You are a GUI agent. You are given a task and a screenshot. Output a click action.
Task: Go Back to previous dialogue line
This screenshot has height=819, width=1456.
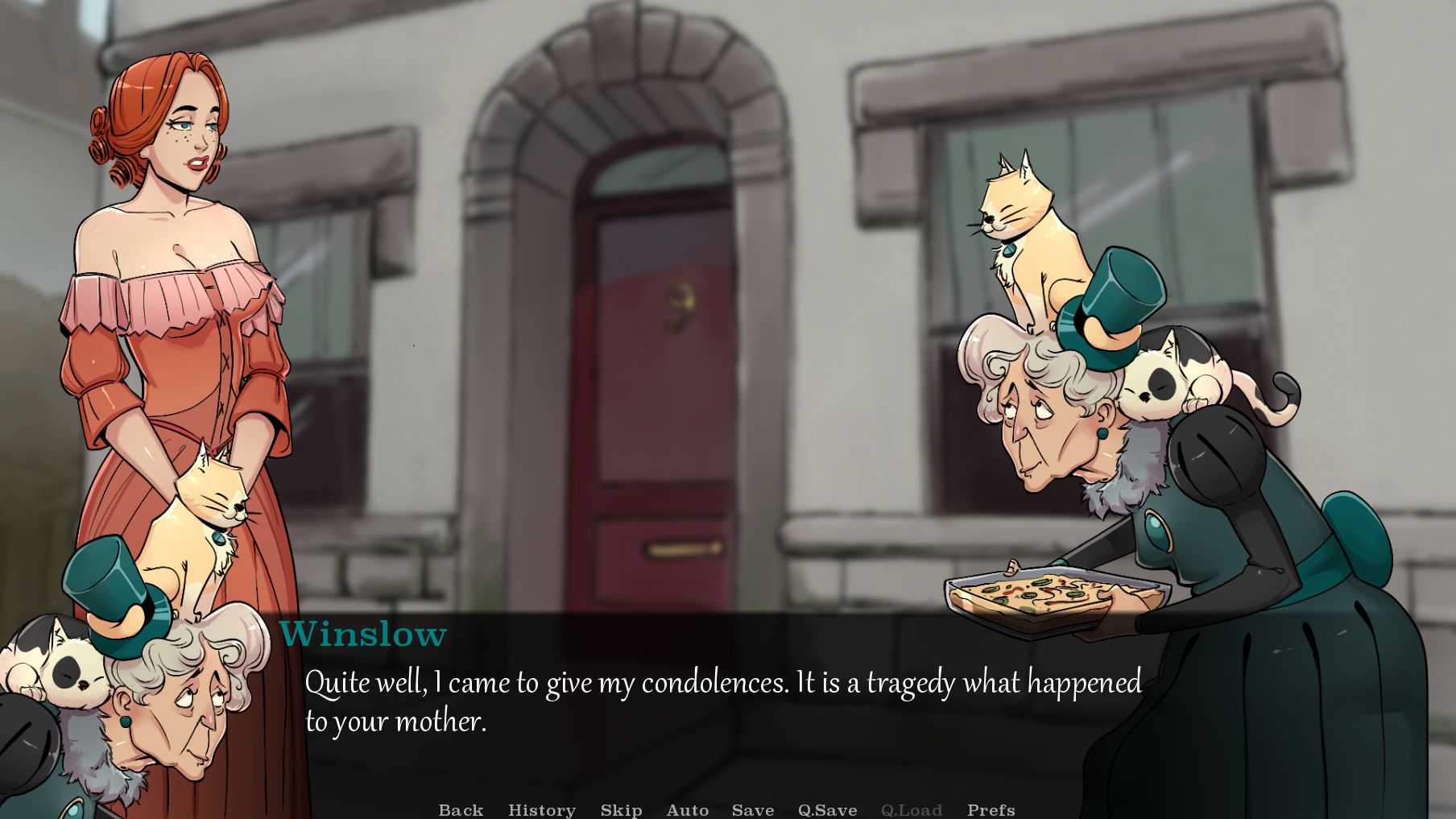[x=461, y=809]
